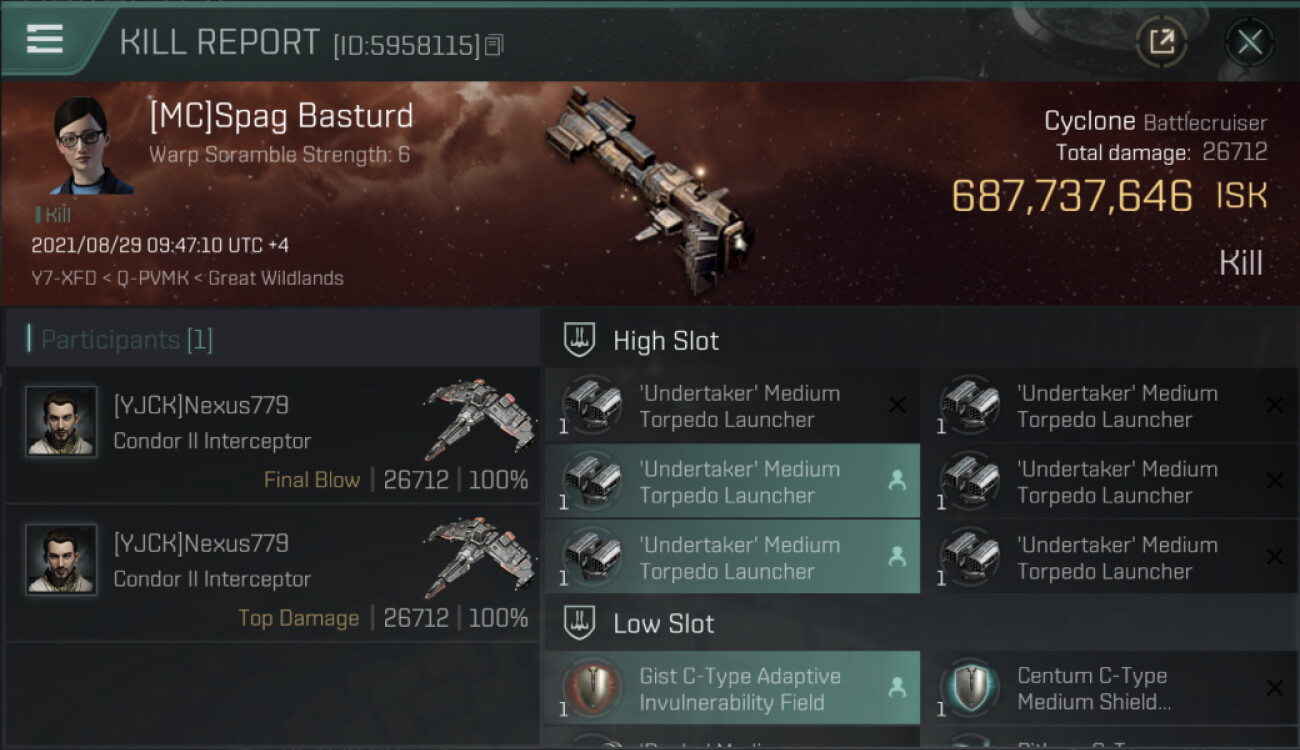The height and width of the screenshot is (750, 1300).
Task: Select the Top Damage participant row
Action: pyautogui.click(x=272, y=572)
